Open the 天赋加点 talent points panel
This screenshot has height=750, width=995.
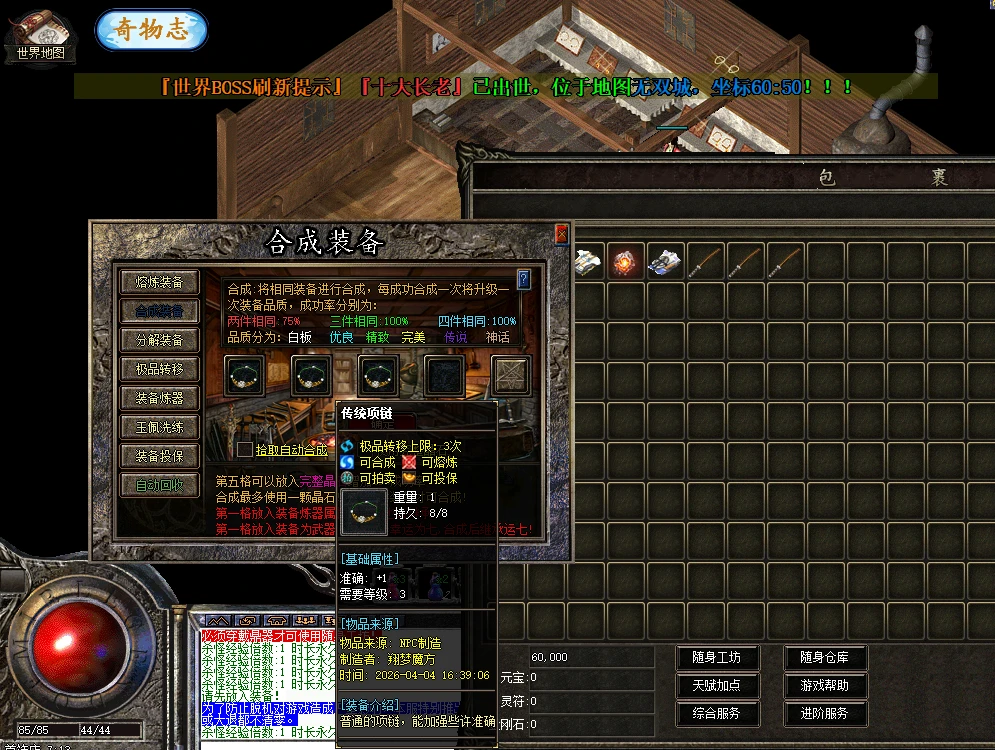(x=717, y=686)
